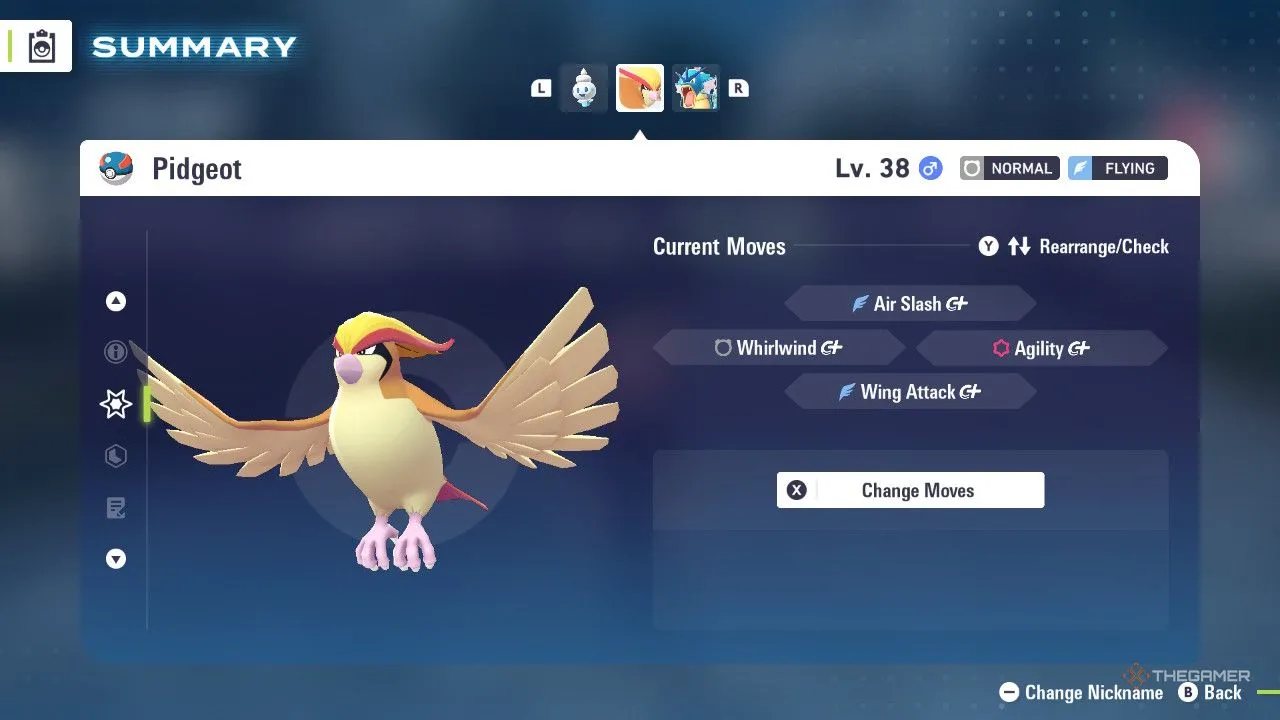
Task: Open the memo page icon in sidebar
Action: click(x=115, y=508)
